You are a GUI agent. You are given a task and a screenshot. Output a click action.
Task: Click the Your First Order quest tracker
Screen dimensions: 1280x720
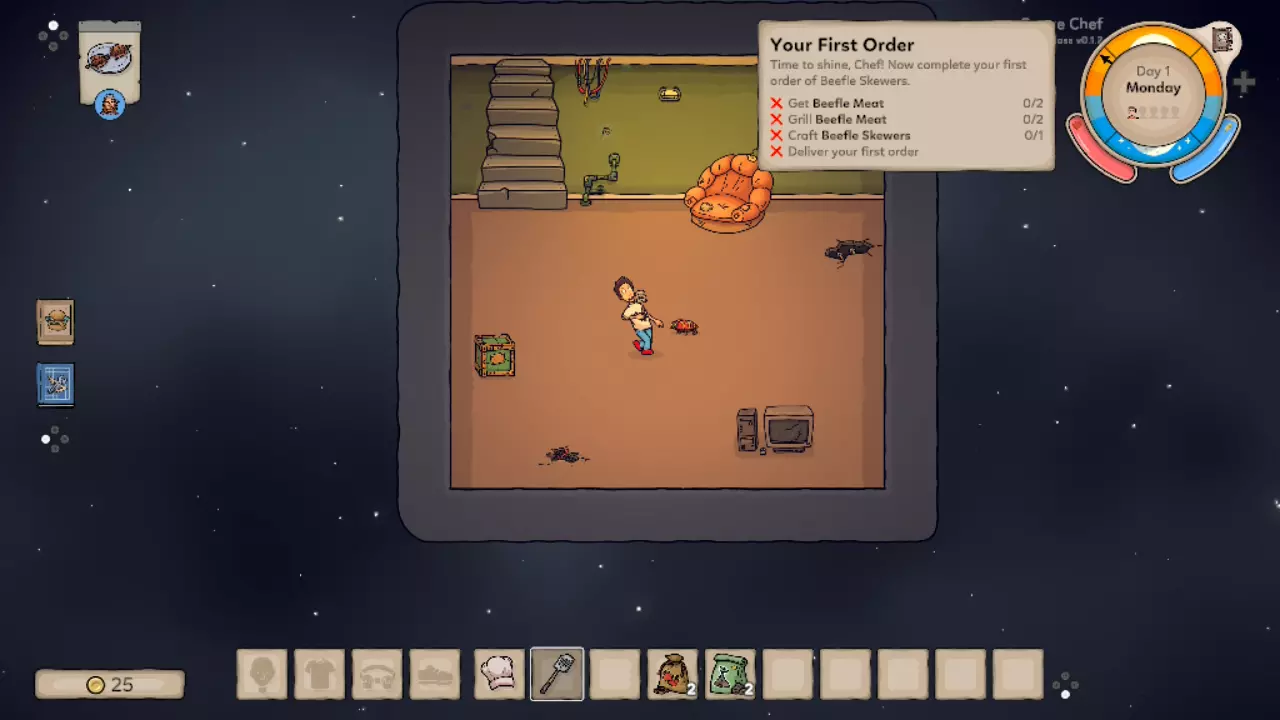[x=905, y=96]
